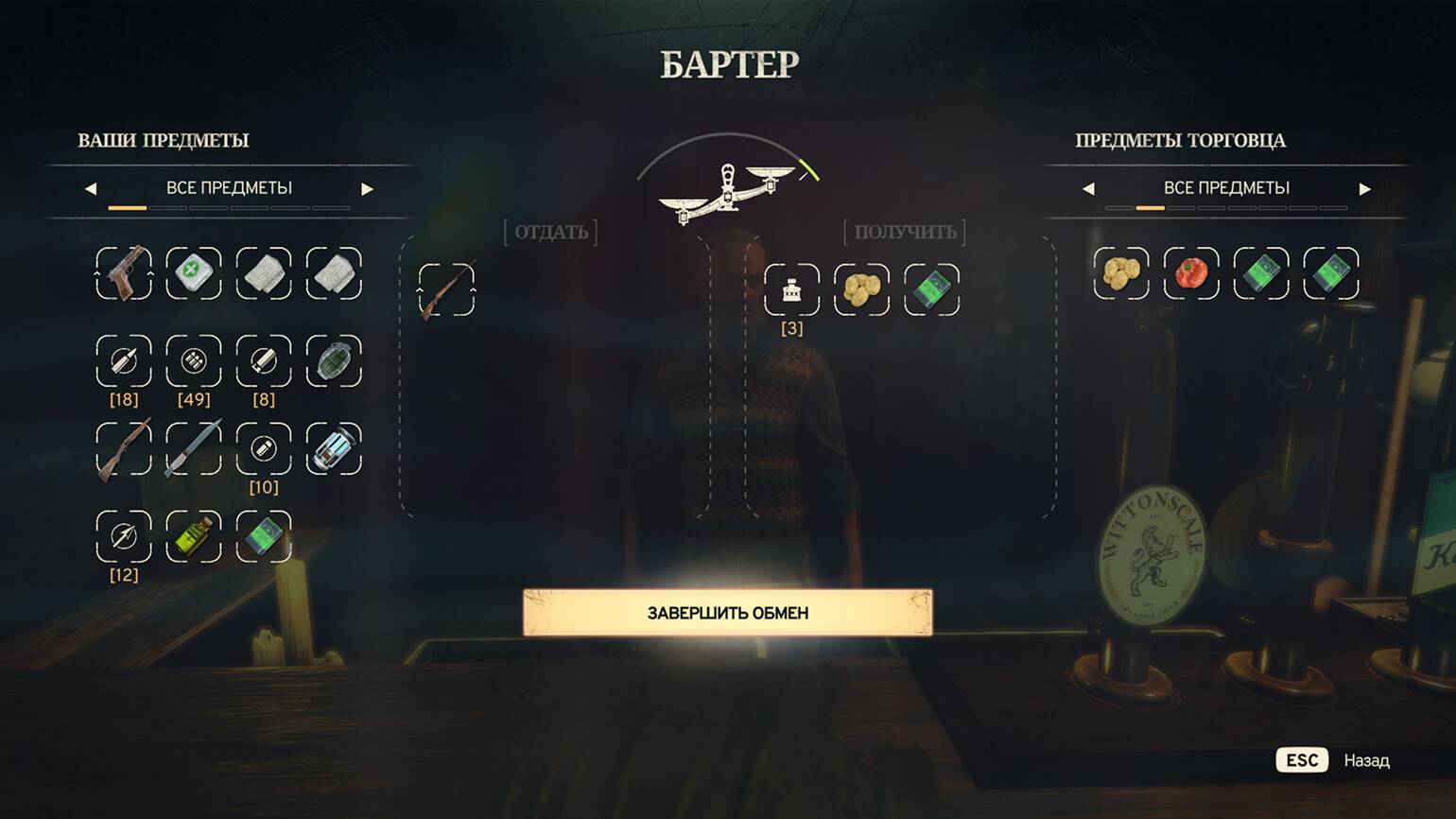The image size is (1456, 819).
Task: Pick the ammo stack of 10
Action: 264,449
